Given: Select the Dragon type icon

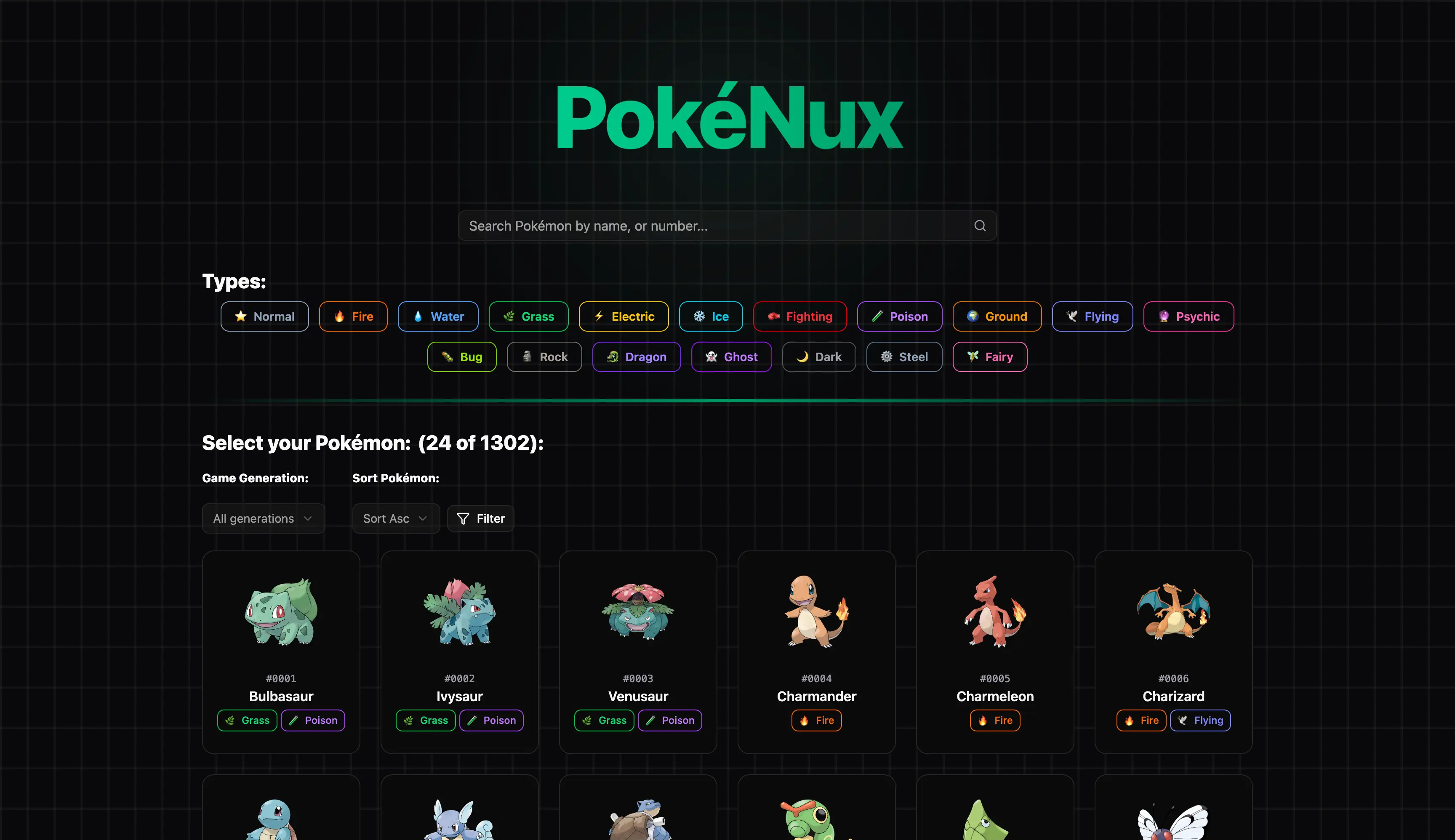Looking at the screenshot, I should click(613, 356).
